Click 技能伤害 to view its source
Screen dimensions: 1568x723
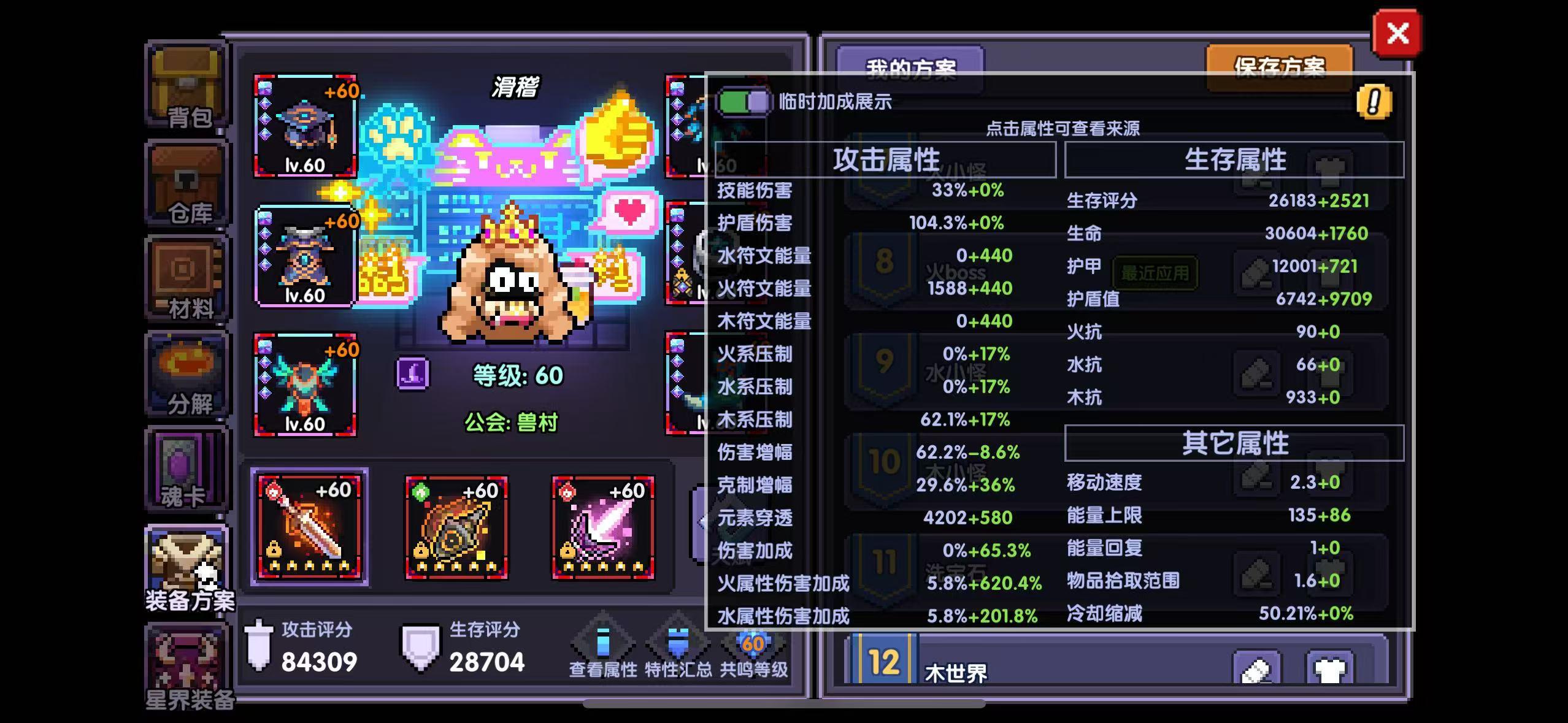[x=753, y=191]
